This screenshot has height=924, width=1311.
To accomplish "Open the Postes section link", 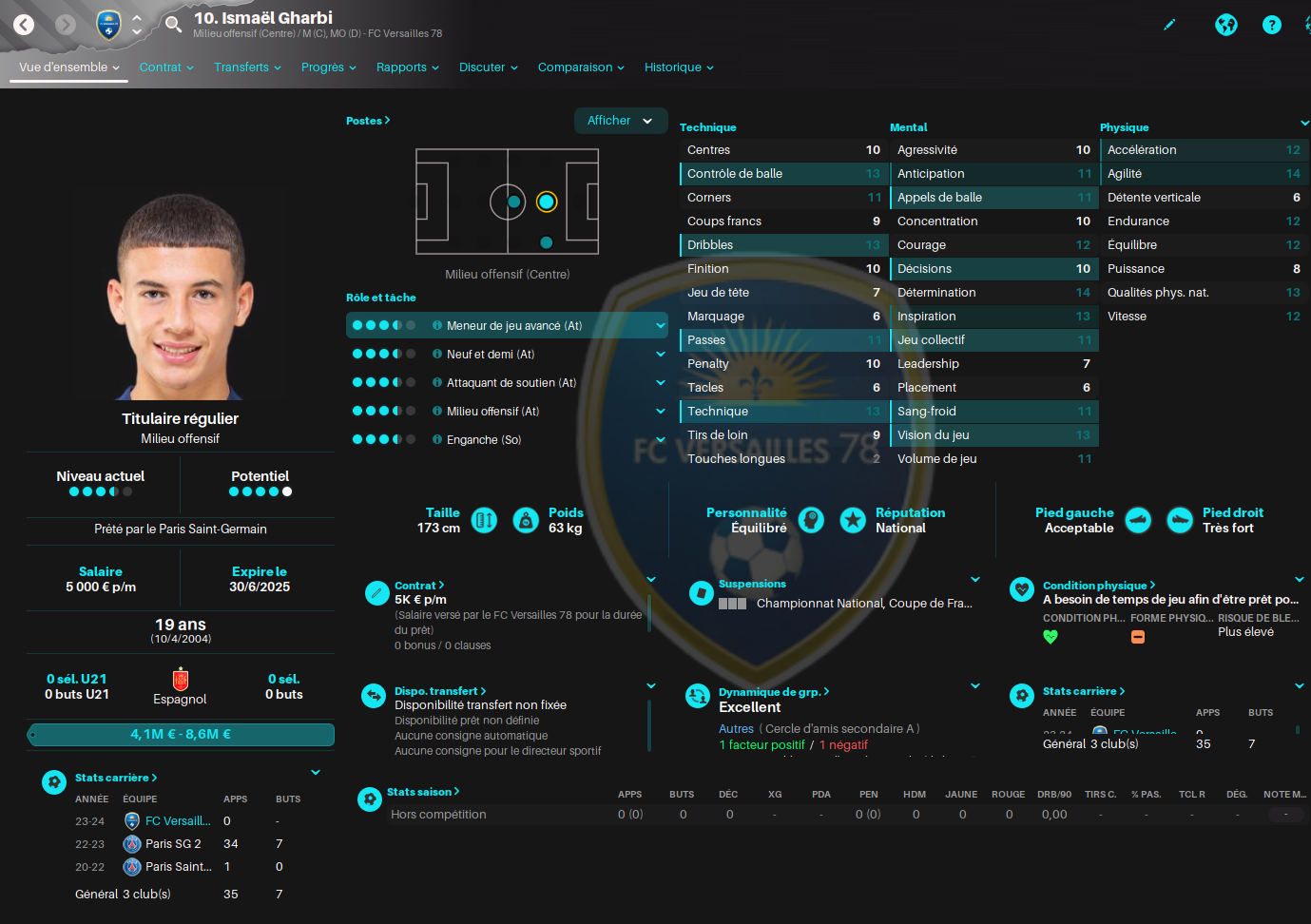I will 368,121.
